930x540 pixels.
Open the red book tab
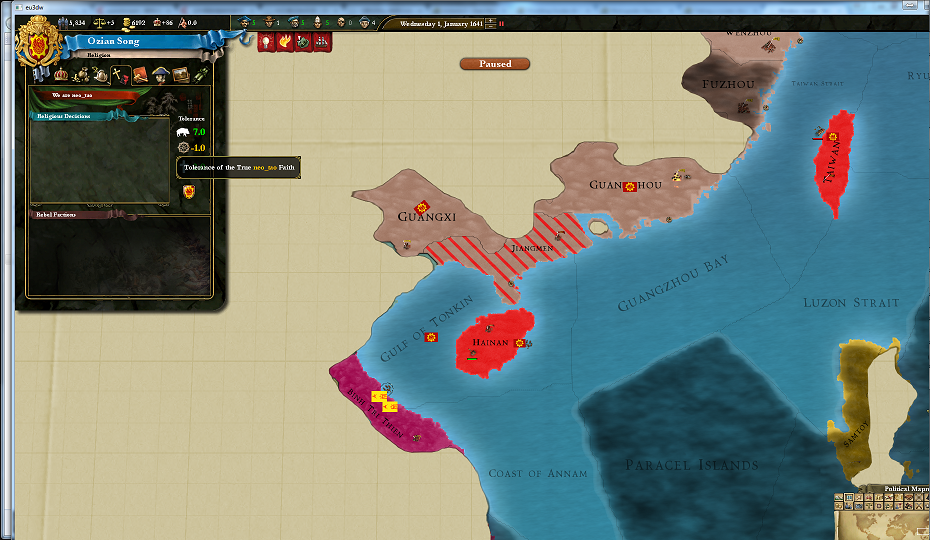[141, 75]
